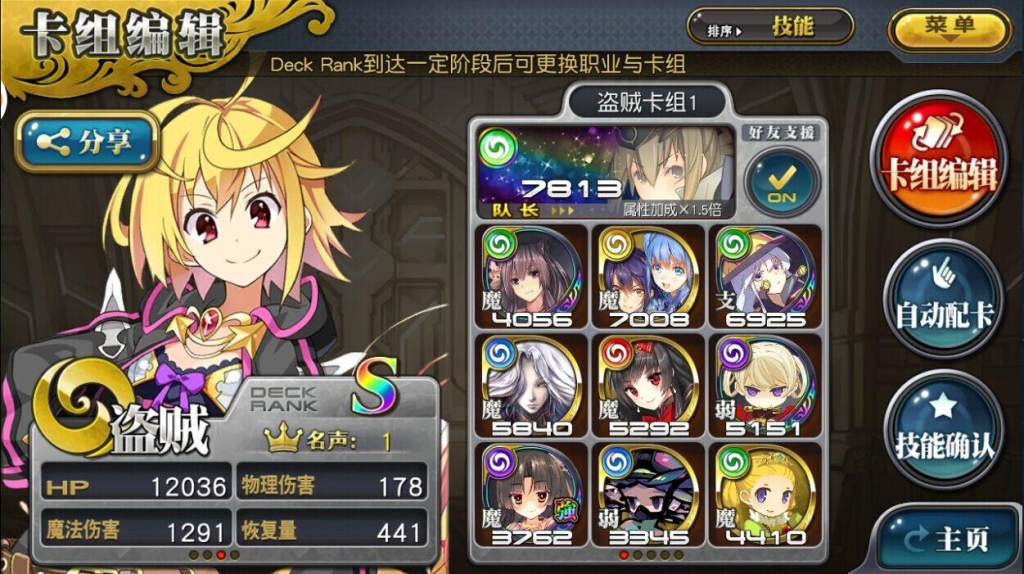Screen dimensions: 1024x574
Task: Change sort order via 排序 技能 button
Action: click(x=769, y=28)
